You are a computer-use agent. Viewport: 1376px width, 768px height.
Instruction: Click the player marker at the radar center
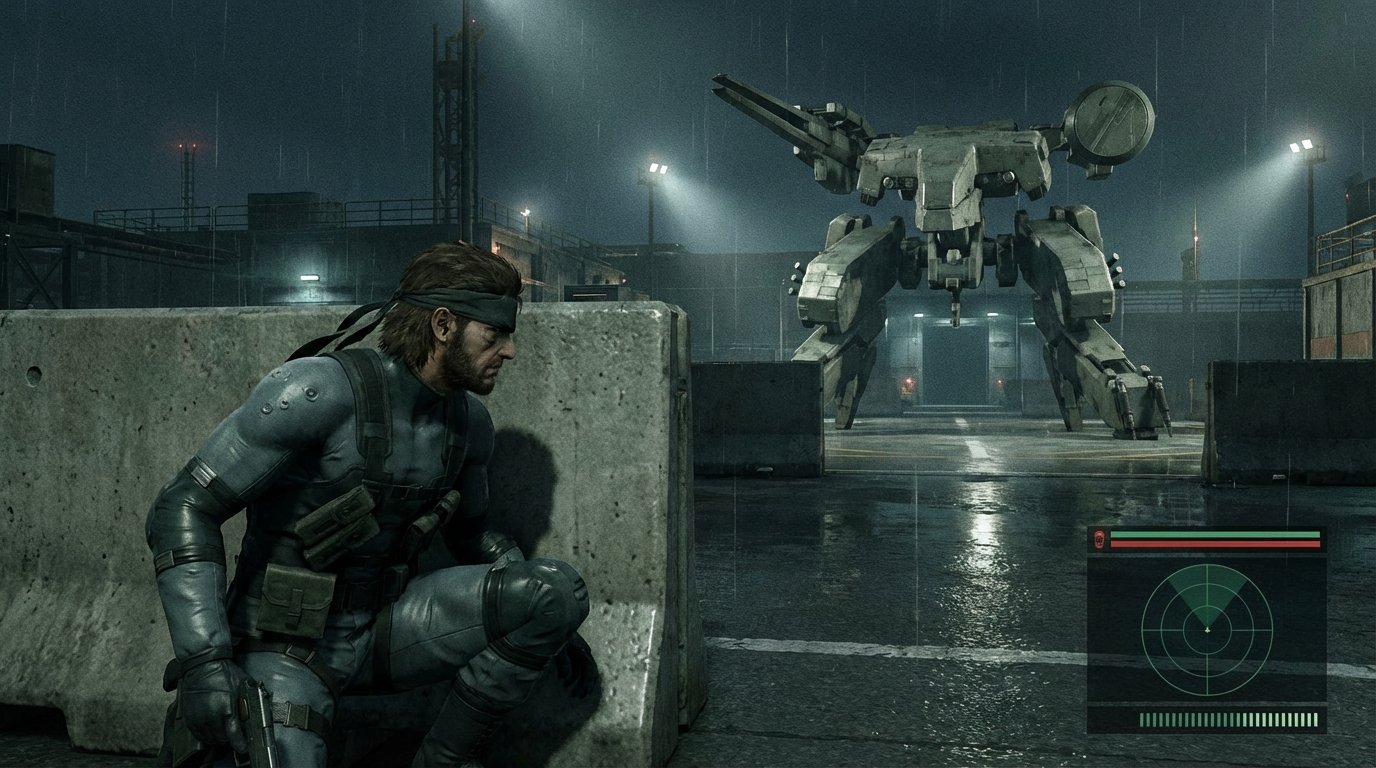(x=1208, y=630)
